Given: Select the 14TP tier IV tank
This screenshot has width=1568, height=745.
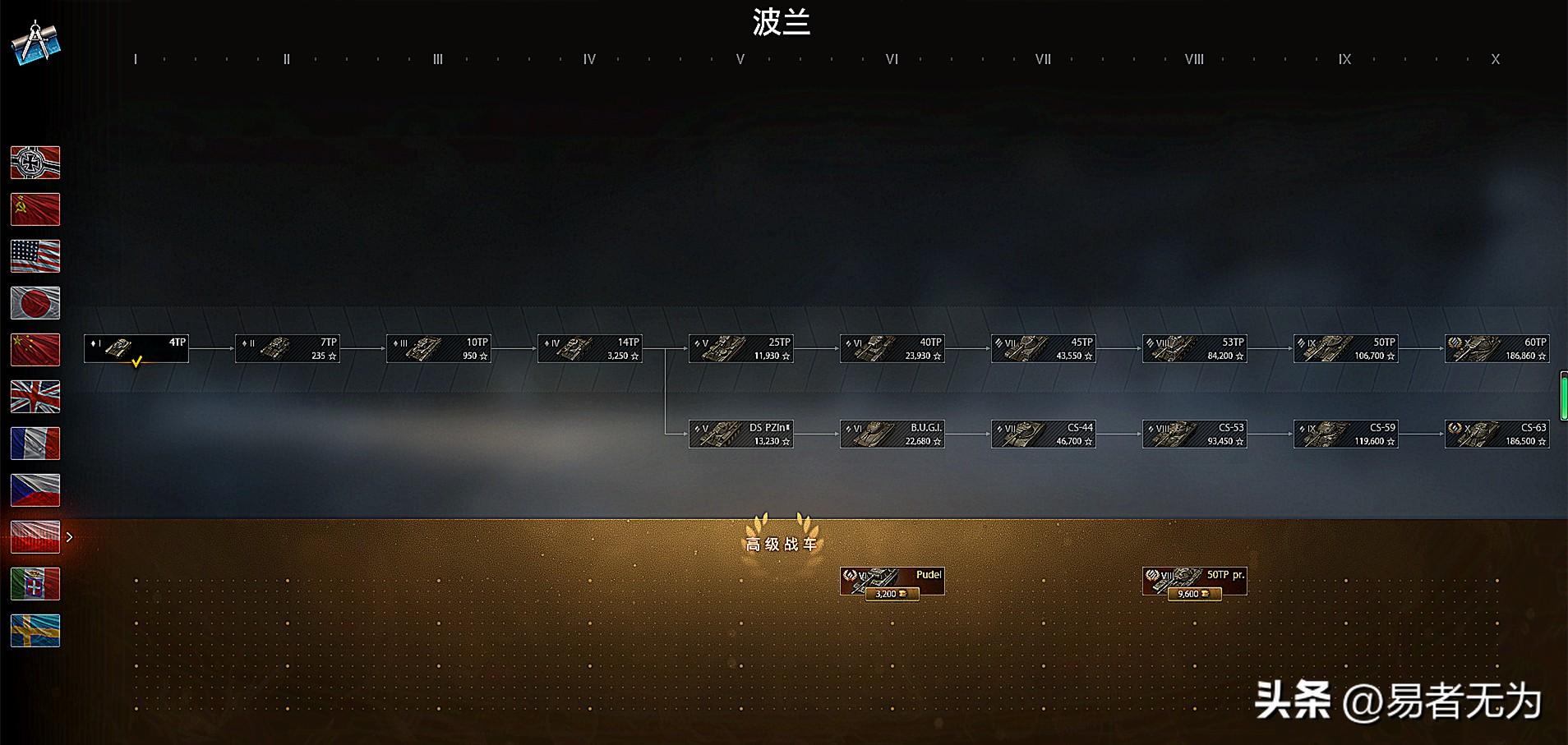Looking at the screenshot, I should (590, 348).
